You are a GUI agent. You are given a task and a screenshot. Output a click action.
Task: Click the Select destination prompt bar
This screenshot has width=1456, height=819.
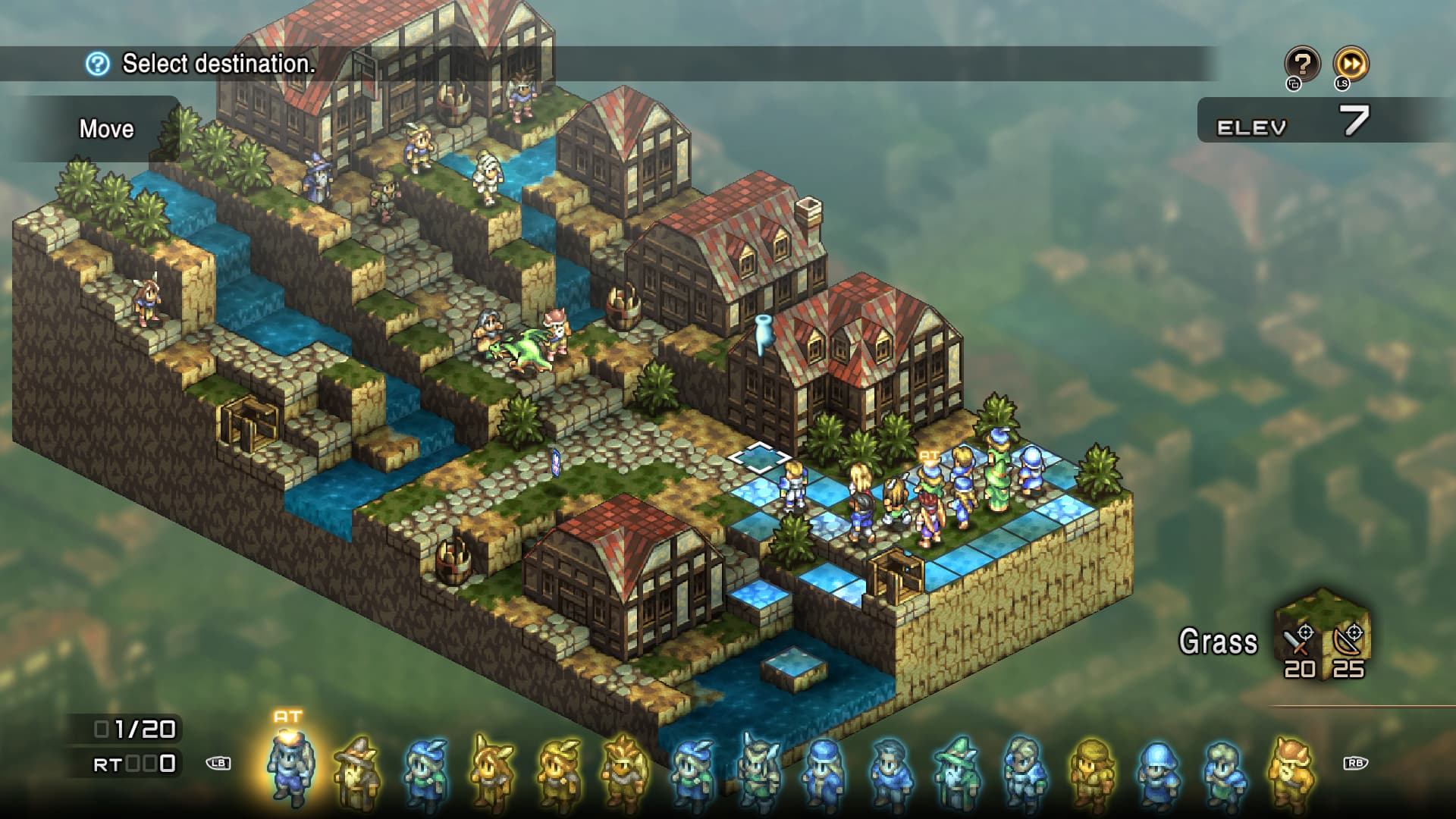[x=216, y=64]
